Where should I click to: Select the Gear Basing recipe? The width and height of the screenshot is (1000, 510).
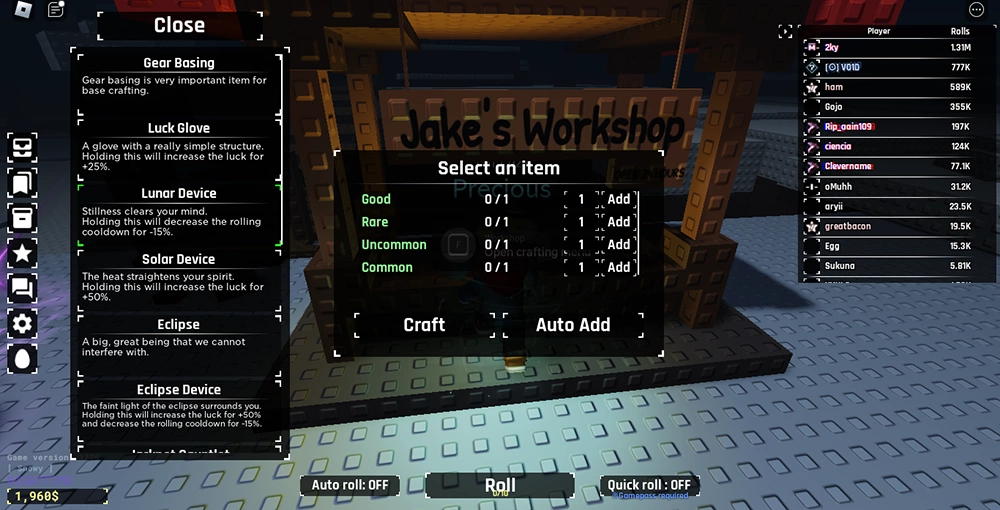[x=179, y=77]
